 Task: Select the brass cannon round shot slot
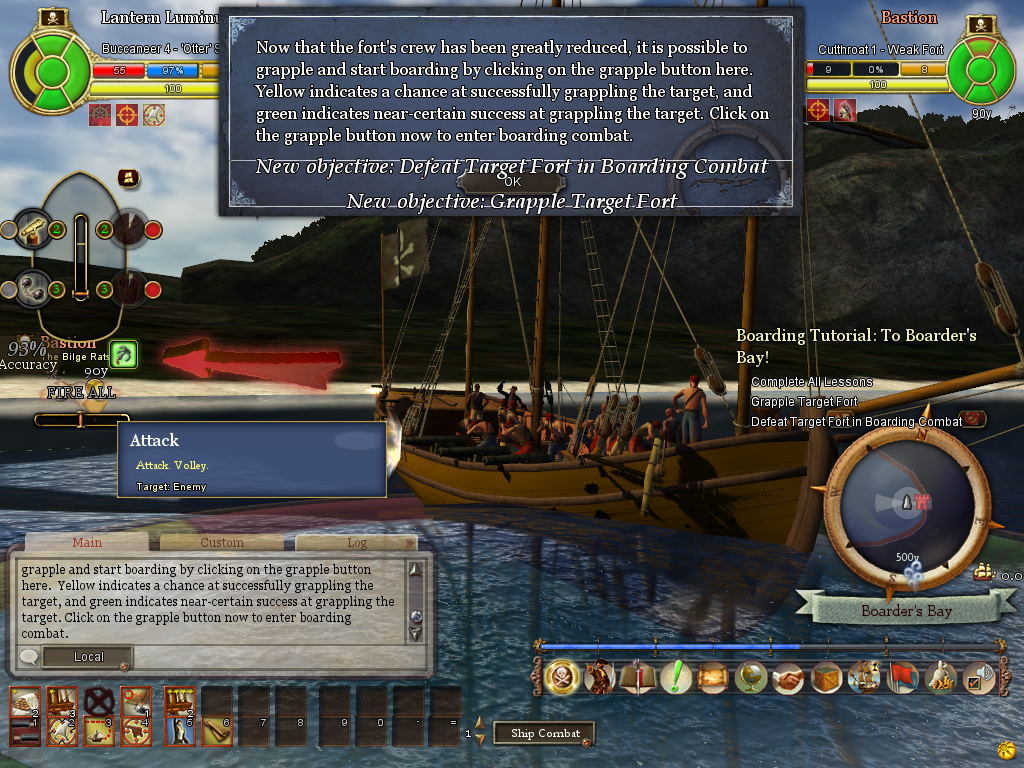point(35,231)
